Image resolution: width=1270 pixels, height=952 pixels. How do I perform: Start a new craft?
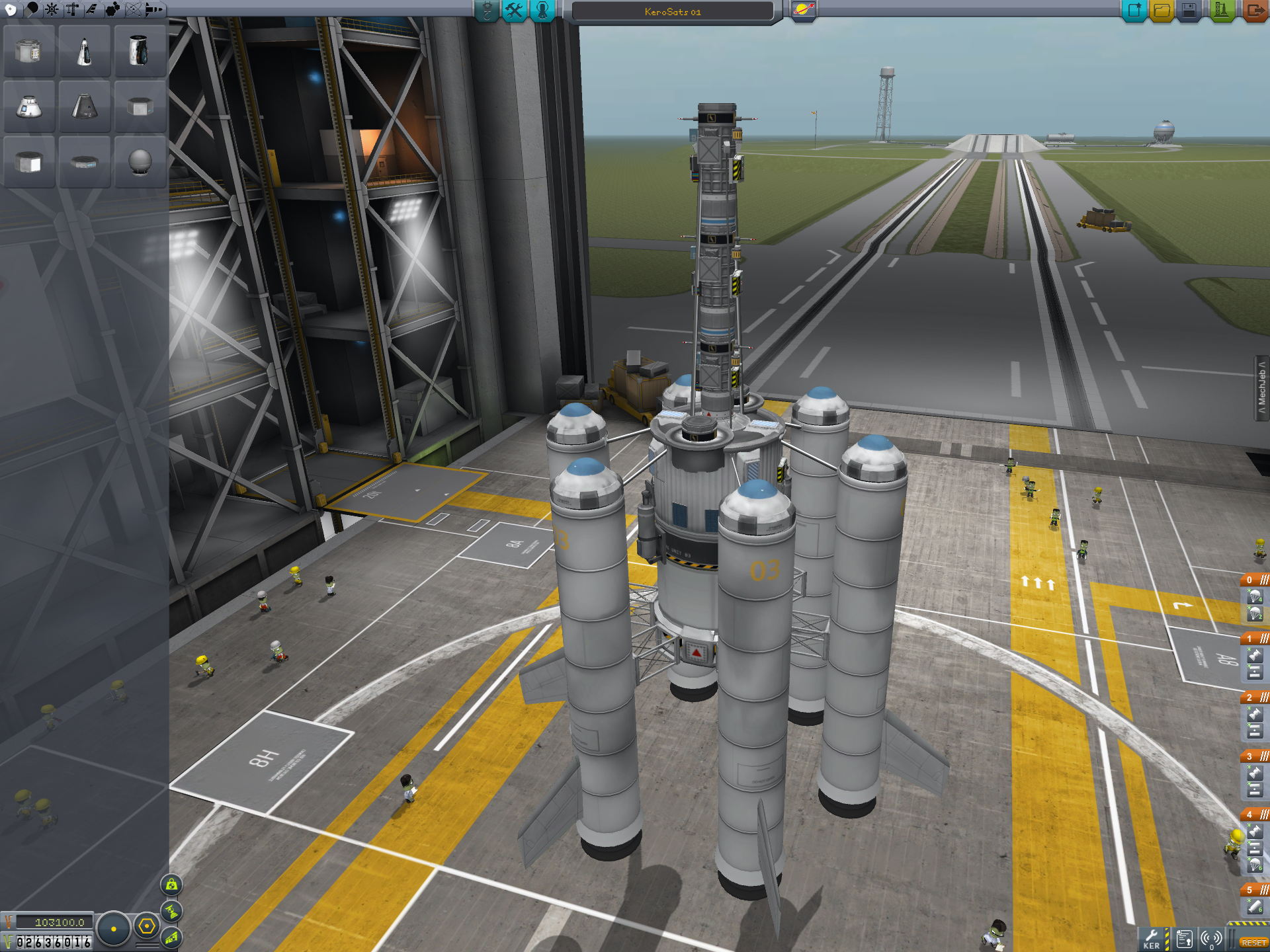(x=1134, y=11)
